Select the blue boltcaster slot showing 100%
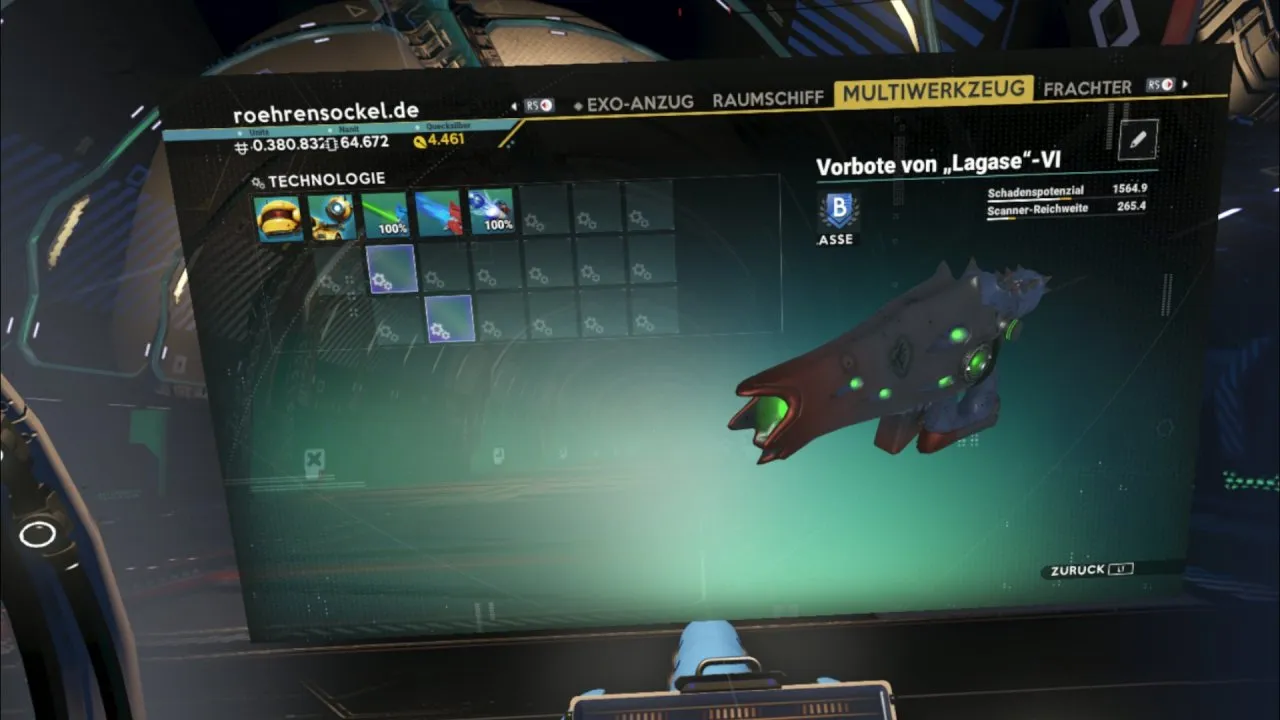This screenshot has width=1280, height=720. tap(491, 211)
